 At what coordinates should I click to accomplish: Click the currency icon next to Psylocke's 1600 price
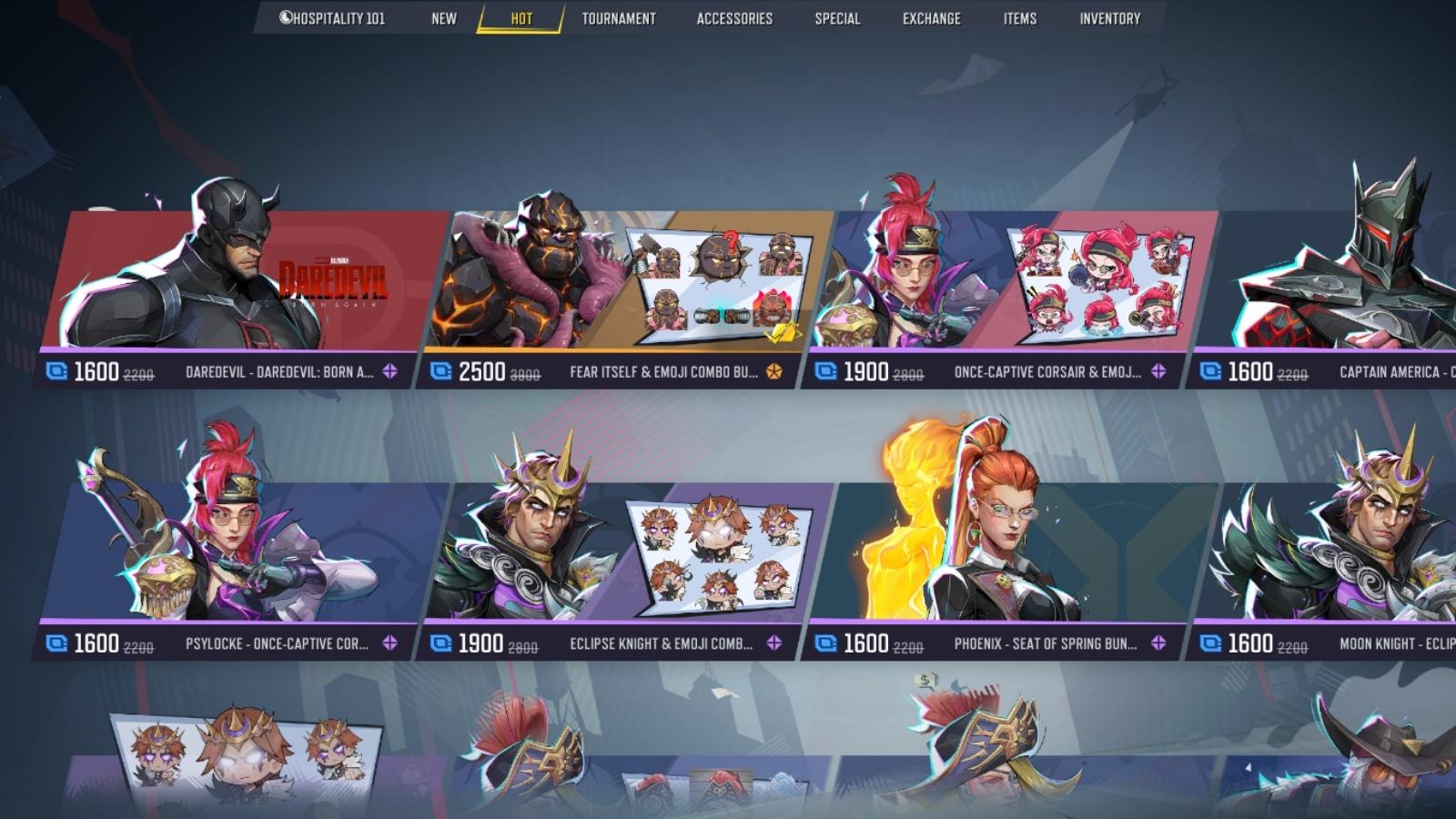click(x=57, y=642)
